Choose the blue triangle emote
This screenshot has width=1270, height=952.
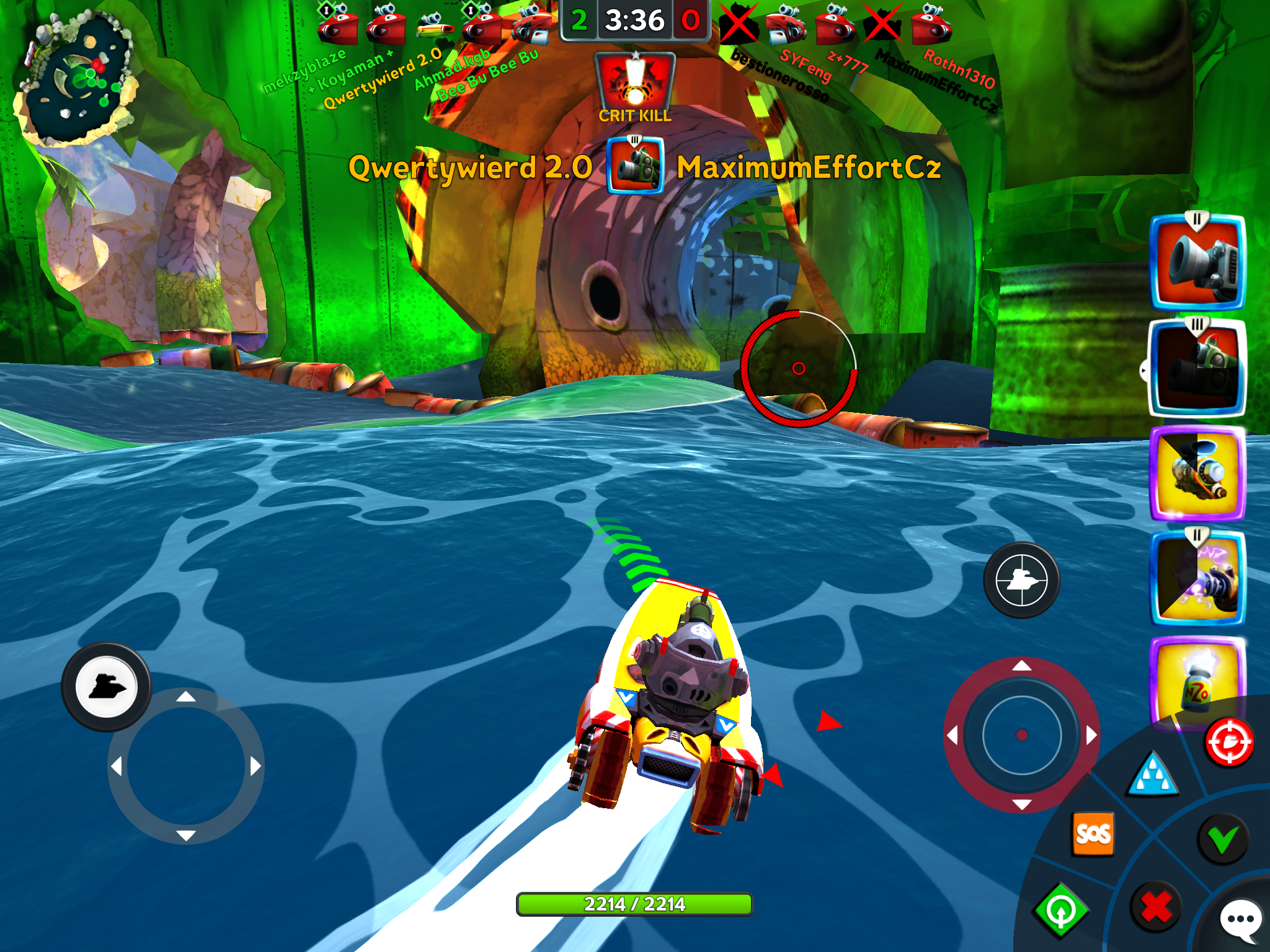pyautogui.click(x=1153, y=775)
